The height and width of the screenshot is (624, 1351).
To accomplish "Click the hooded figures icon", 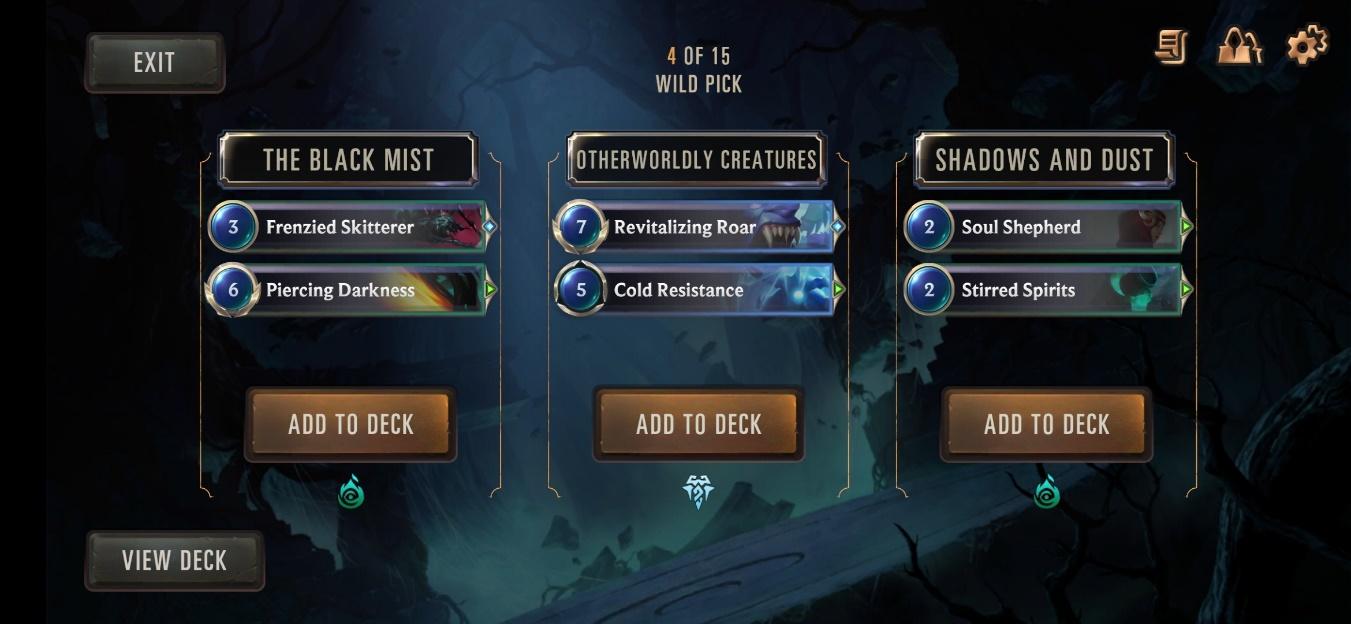I will [1239, 47].
